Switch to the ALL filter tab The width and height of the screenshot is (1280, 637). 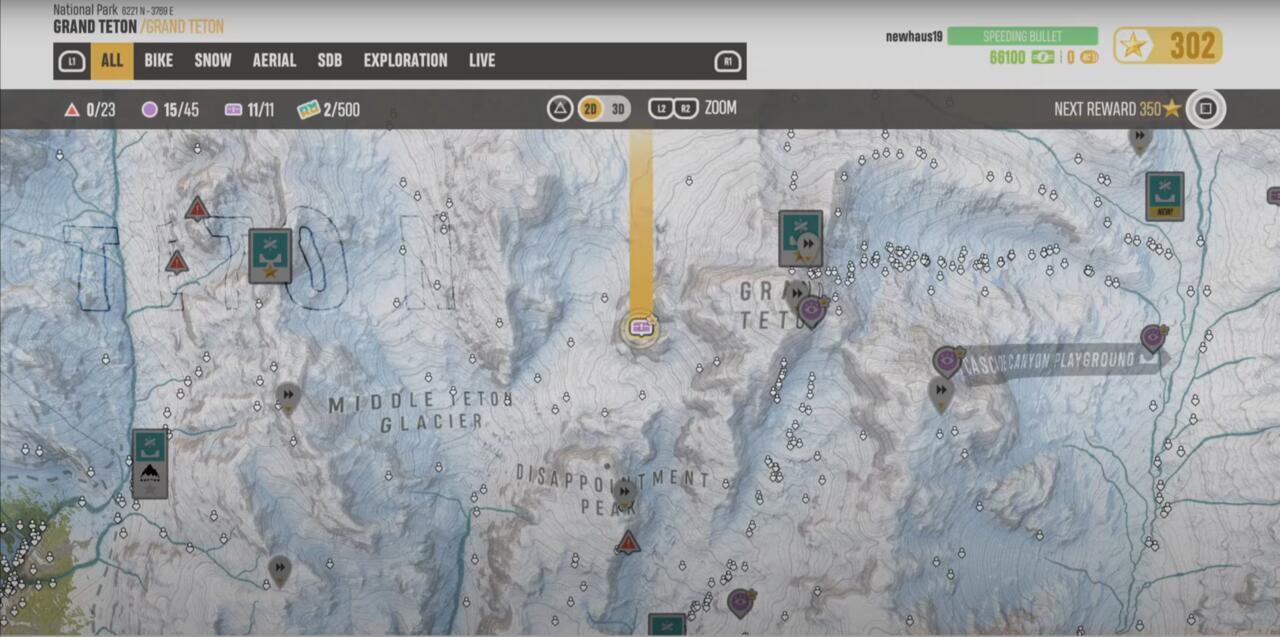click(x=111, y=61)
